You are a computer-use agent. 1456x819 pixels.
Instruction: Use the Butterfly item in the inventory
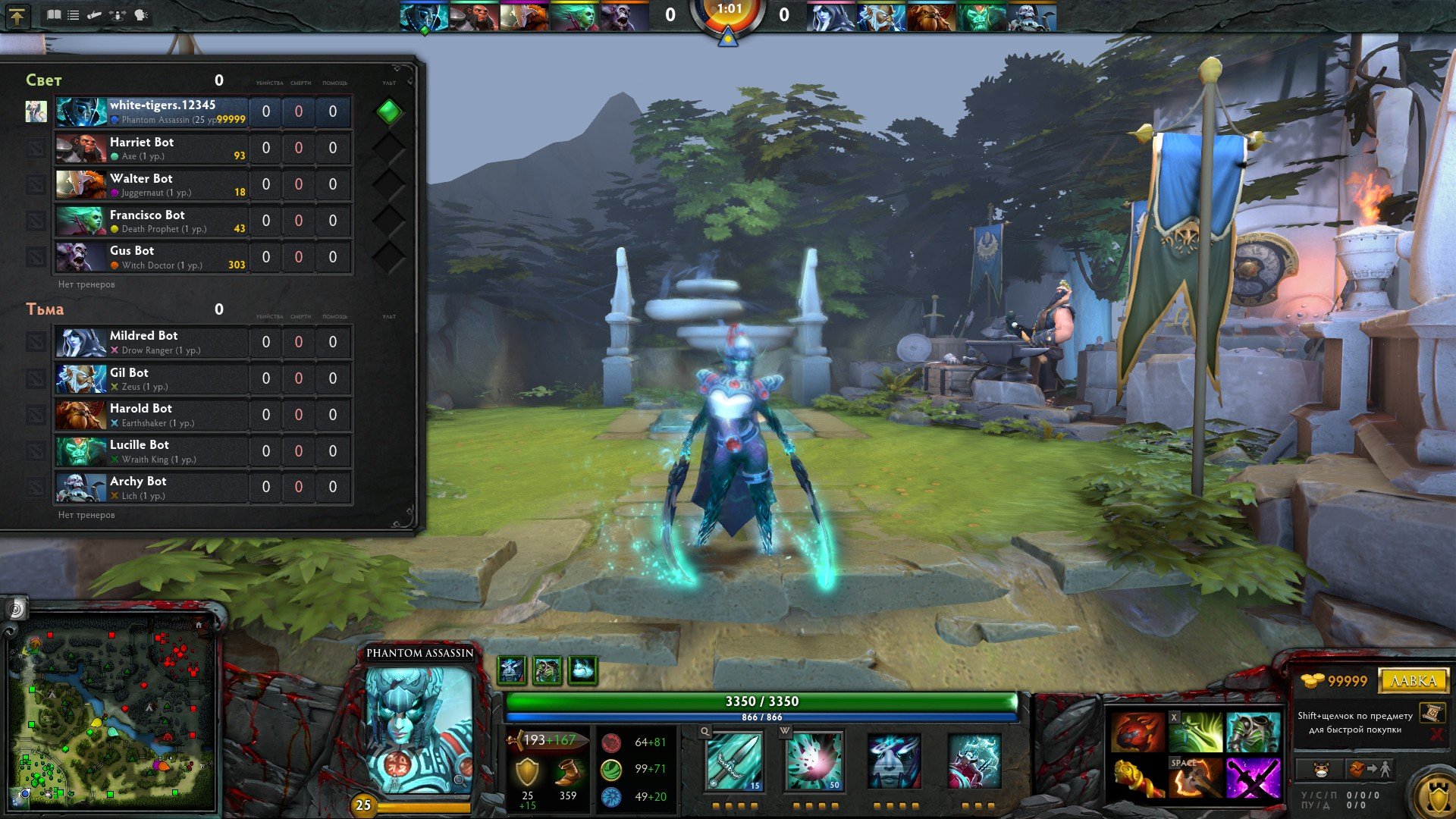[1196, 731]
